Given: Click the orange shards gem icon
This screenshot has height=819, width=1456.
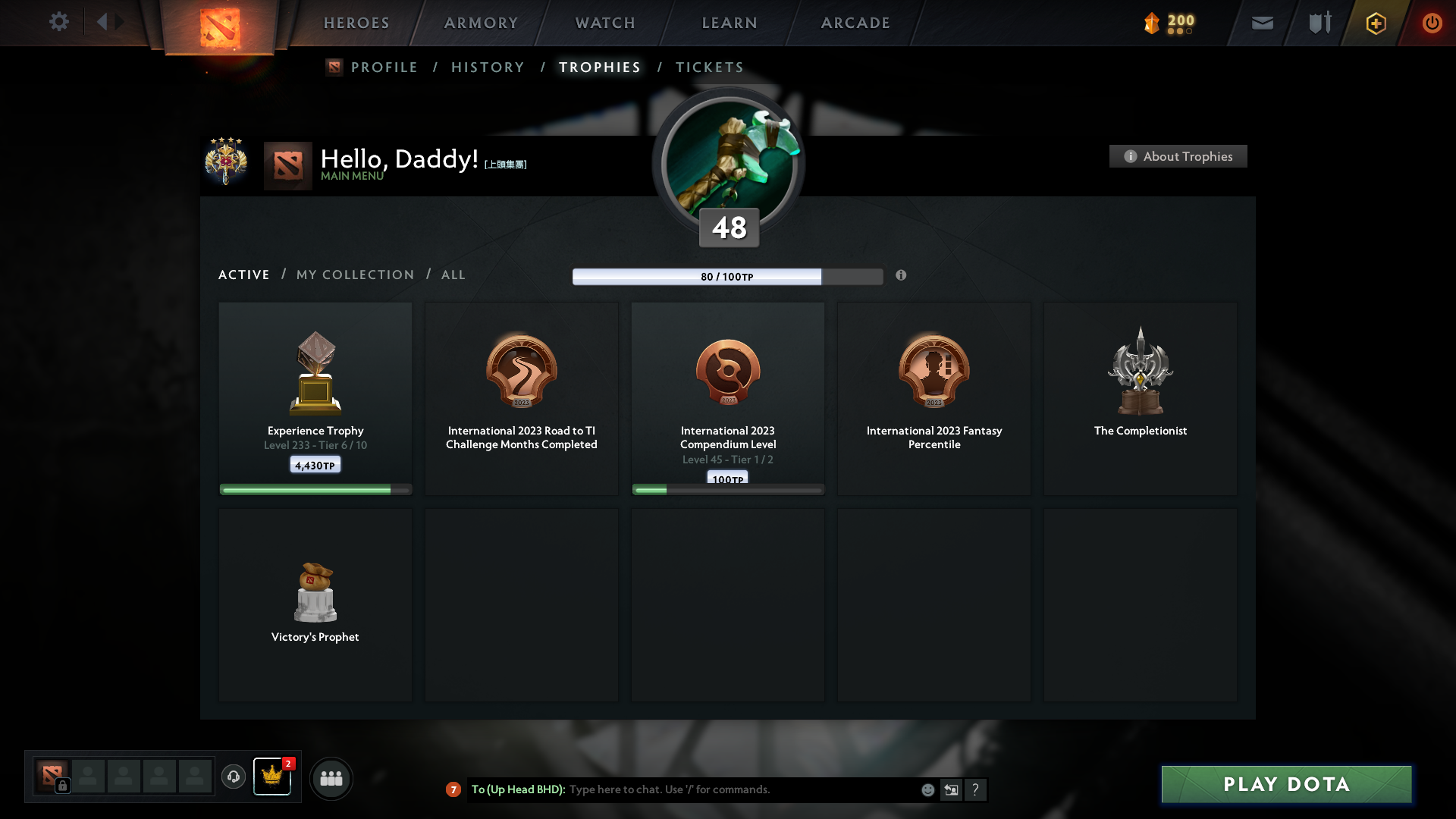Looking at the screenshot, I should coord(1152,24).
